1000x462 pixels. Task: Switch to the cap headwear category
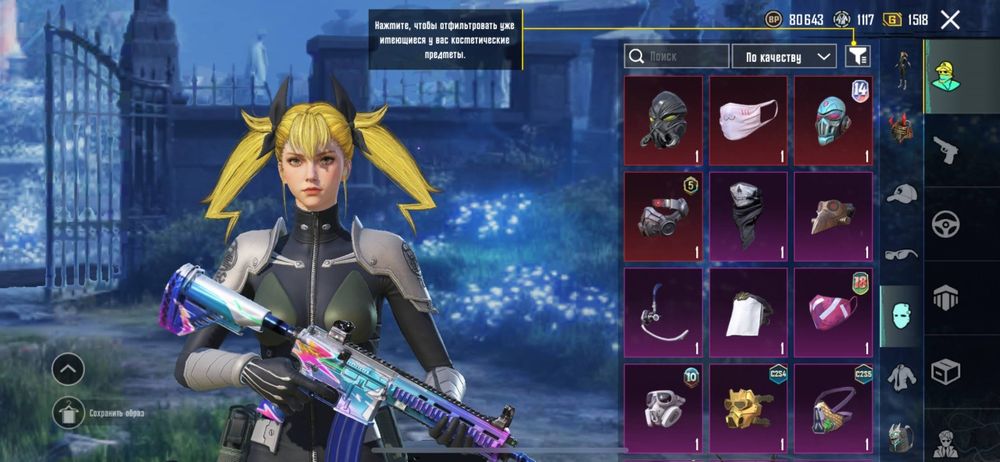[x=901, y=193]
